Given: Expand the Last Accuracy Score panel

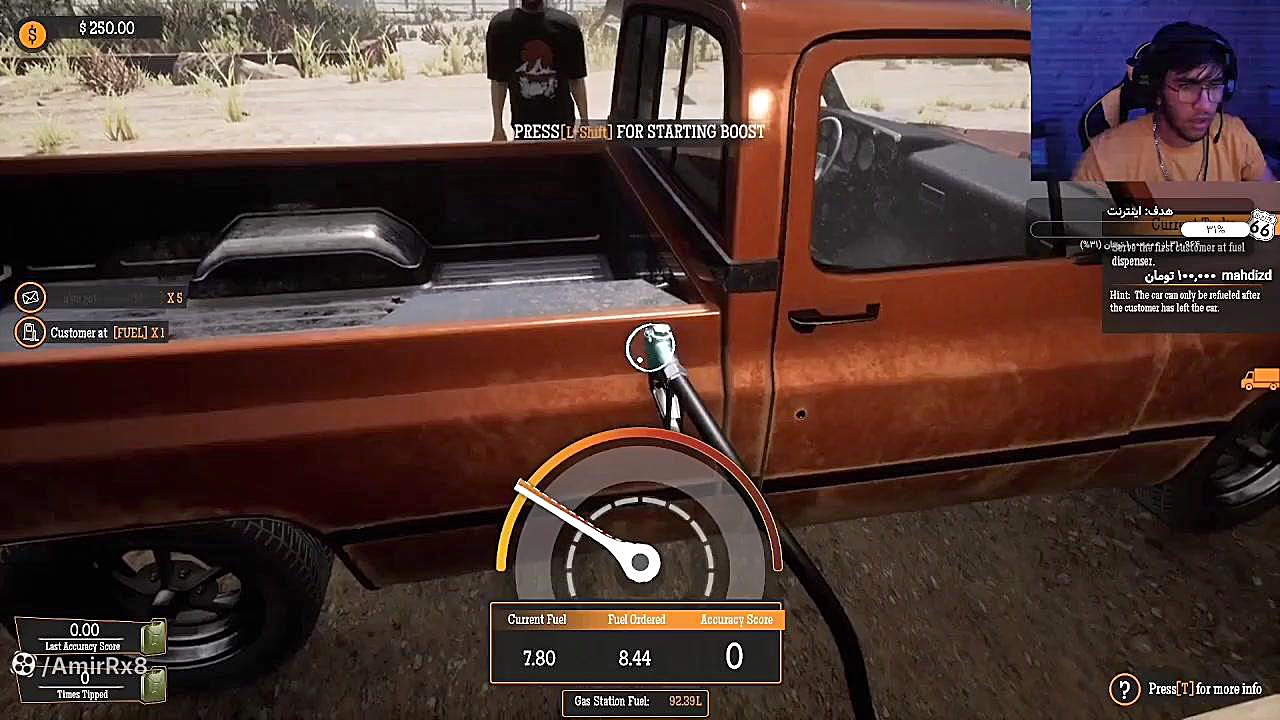Looking at the screenshot, I should coord(85,635).
